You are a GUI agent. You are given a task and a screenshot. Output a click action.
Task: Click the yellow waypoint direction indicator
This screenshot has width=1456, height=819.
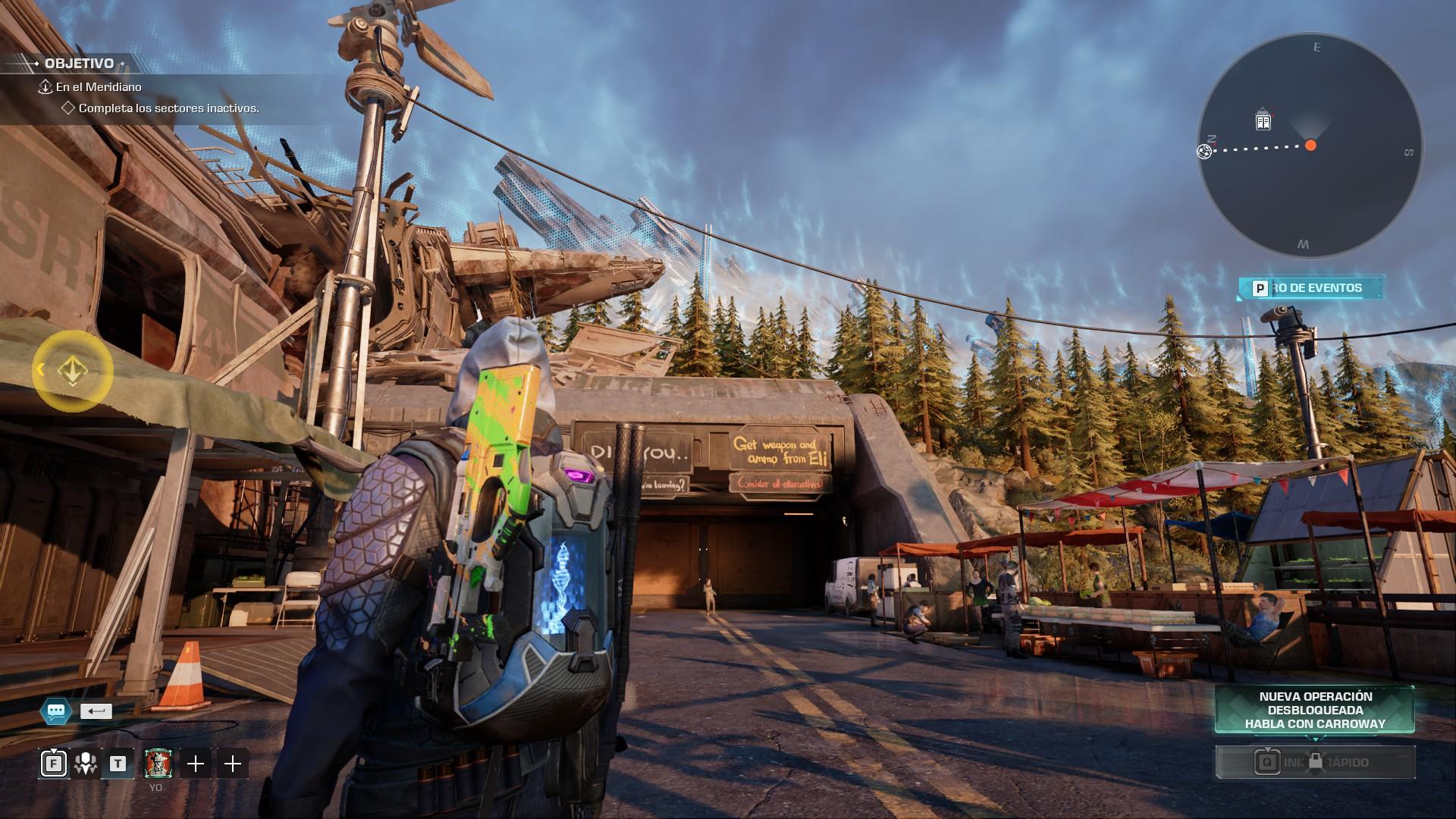[x=72, y=371]
